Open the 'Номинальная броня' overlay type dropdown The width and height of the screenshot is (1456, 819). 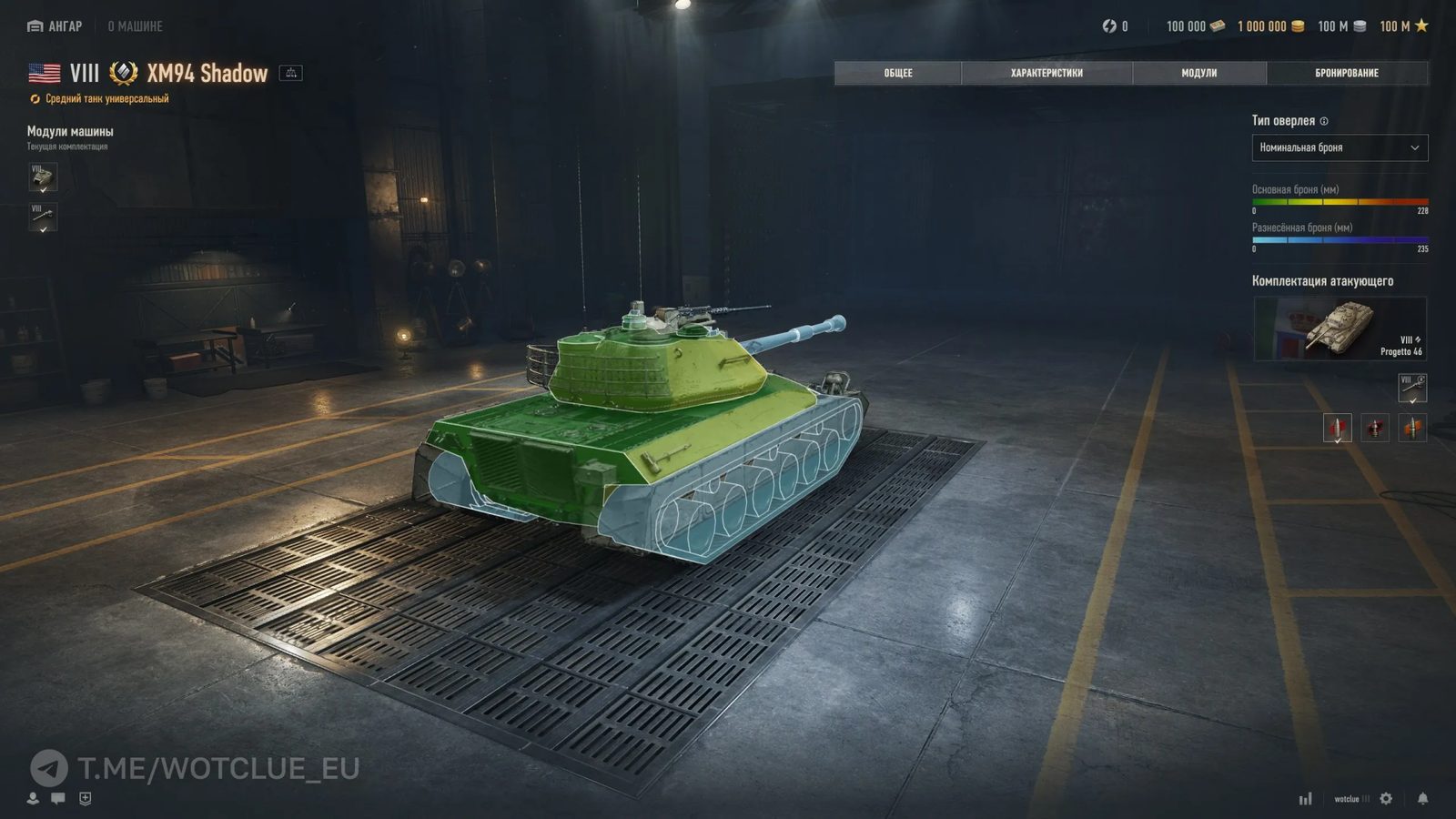pos(1340,148)
